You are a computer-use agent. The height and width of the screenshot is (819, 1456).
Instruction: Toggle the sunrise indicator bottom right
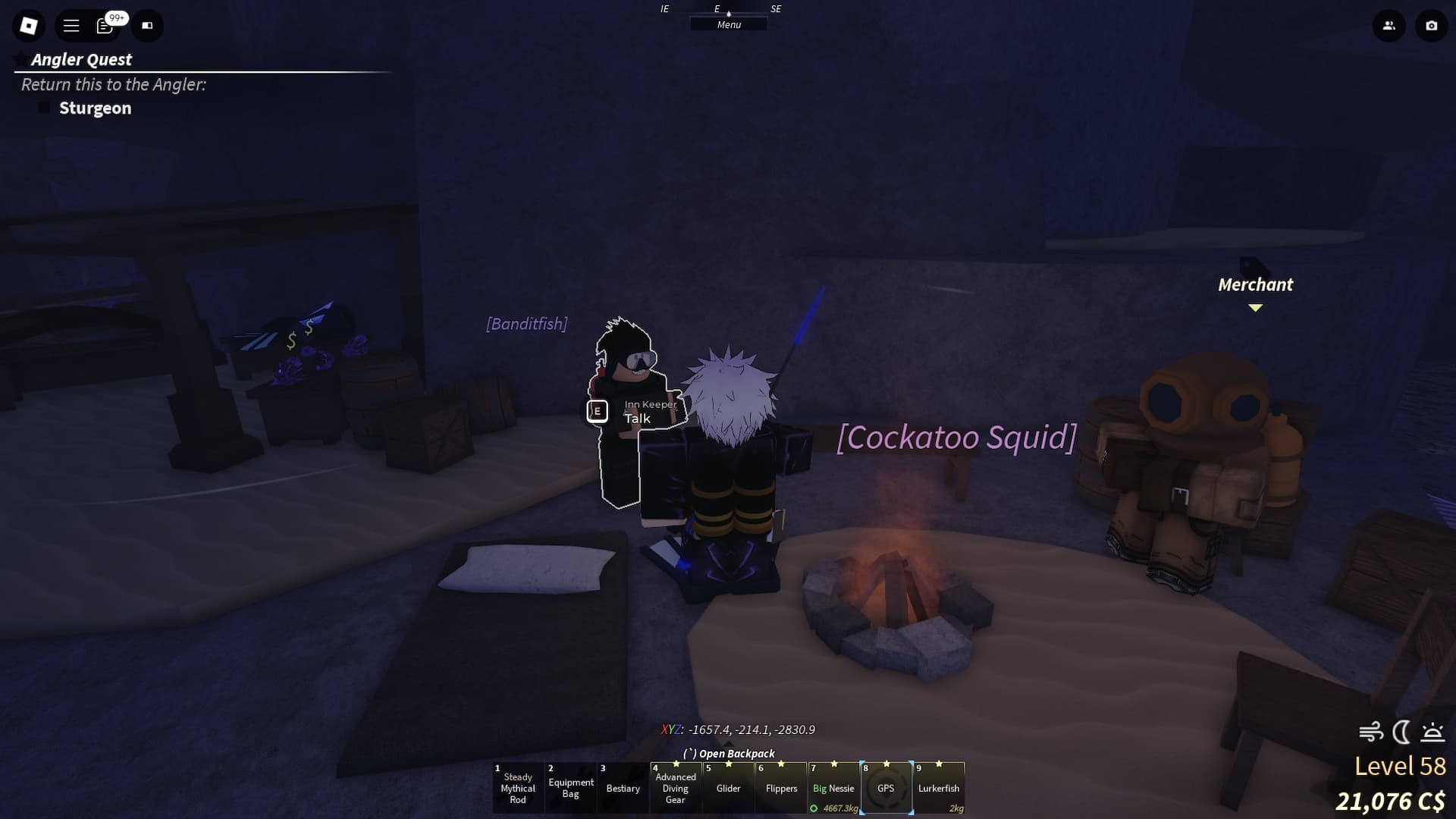coord(1430,733)
